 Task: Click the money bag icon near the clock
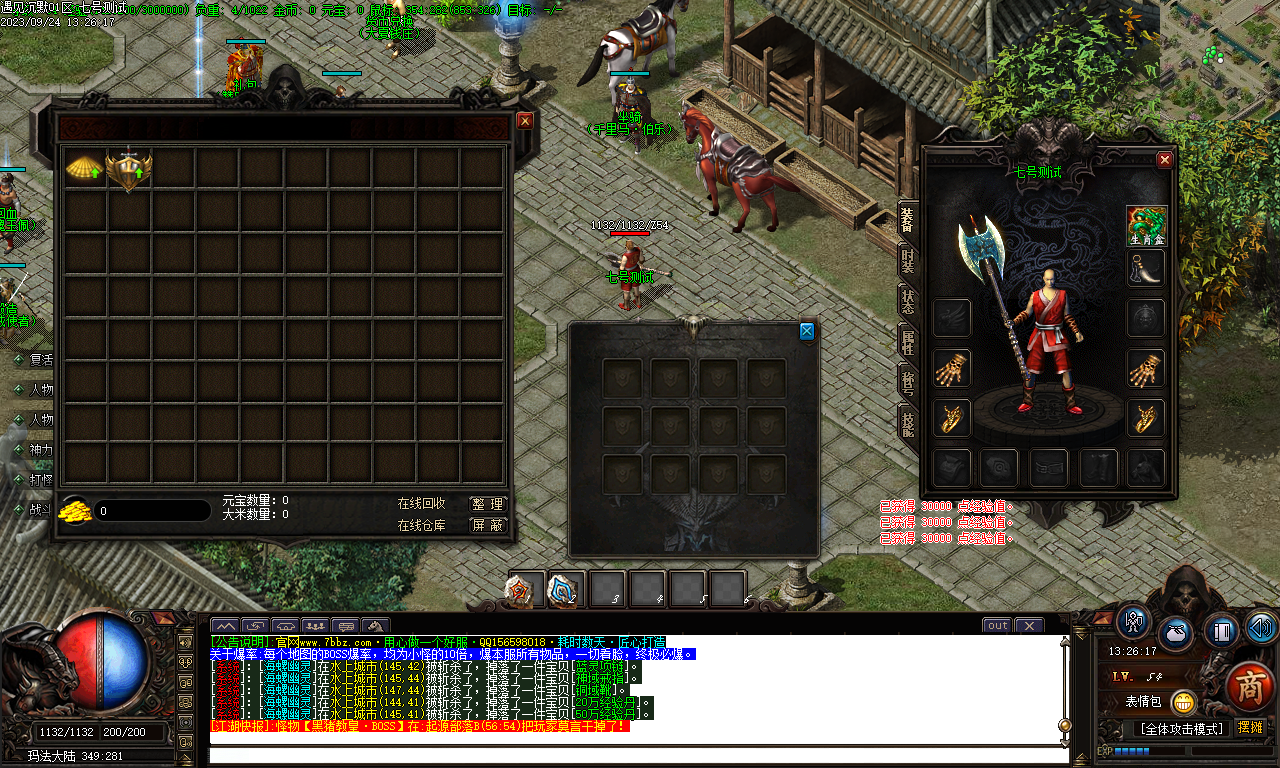pos(1175,632)
